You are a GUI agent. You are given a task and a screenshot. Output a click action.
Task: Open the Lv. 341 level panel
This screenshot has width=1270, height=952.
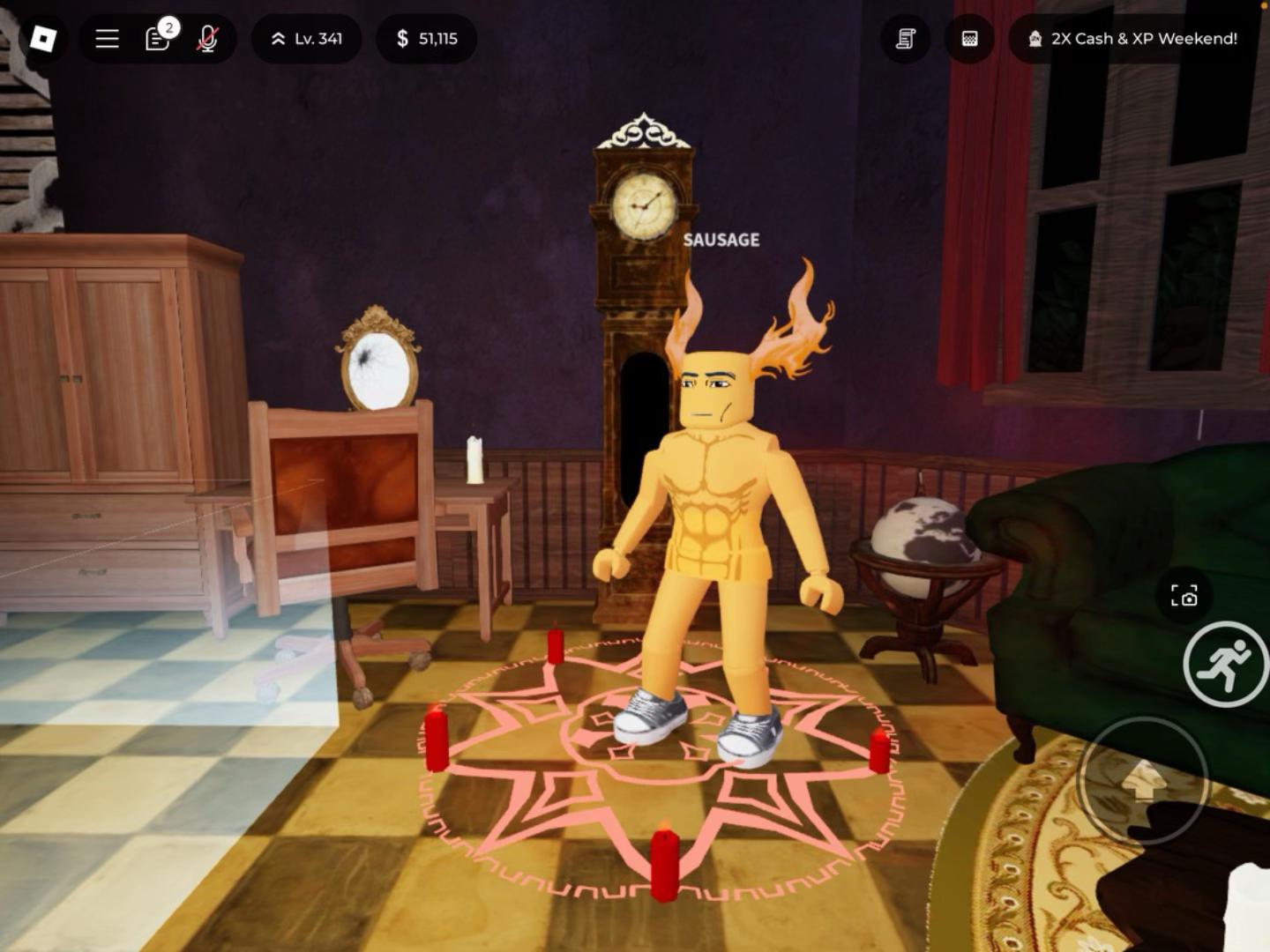(x=306, y=39)
